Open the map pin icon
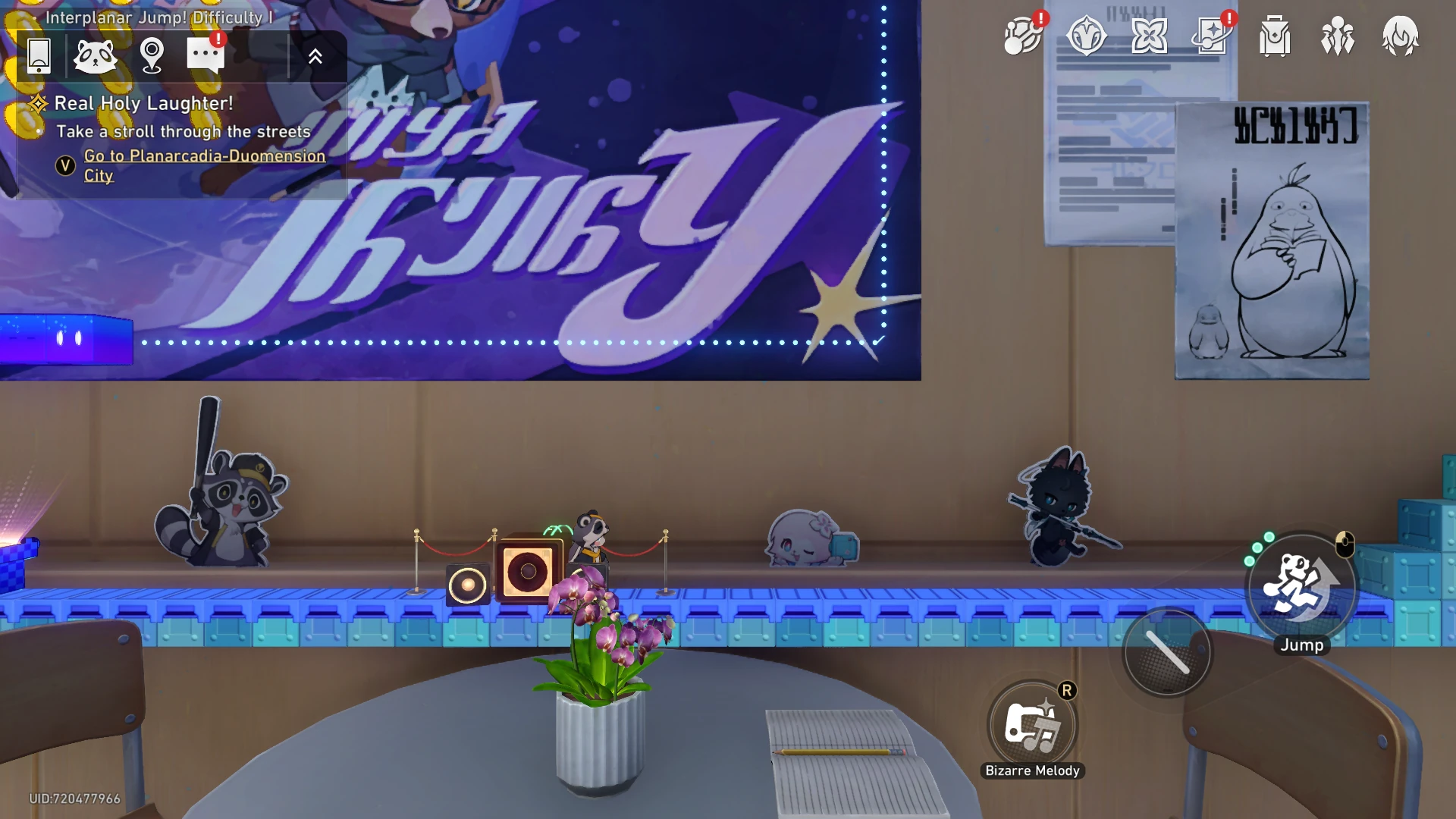 coord(152,55)
